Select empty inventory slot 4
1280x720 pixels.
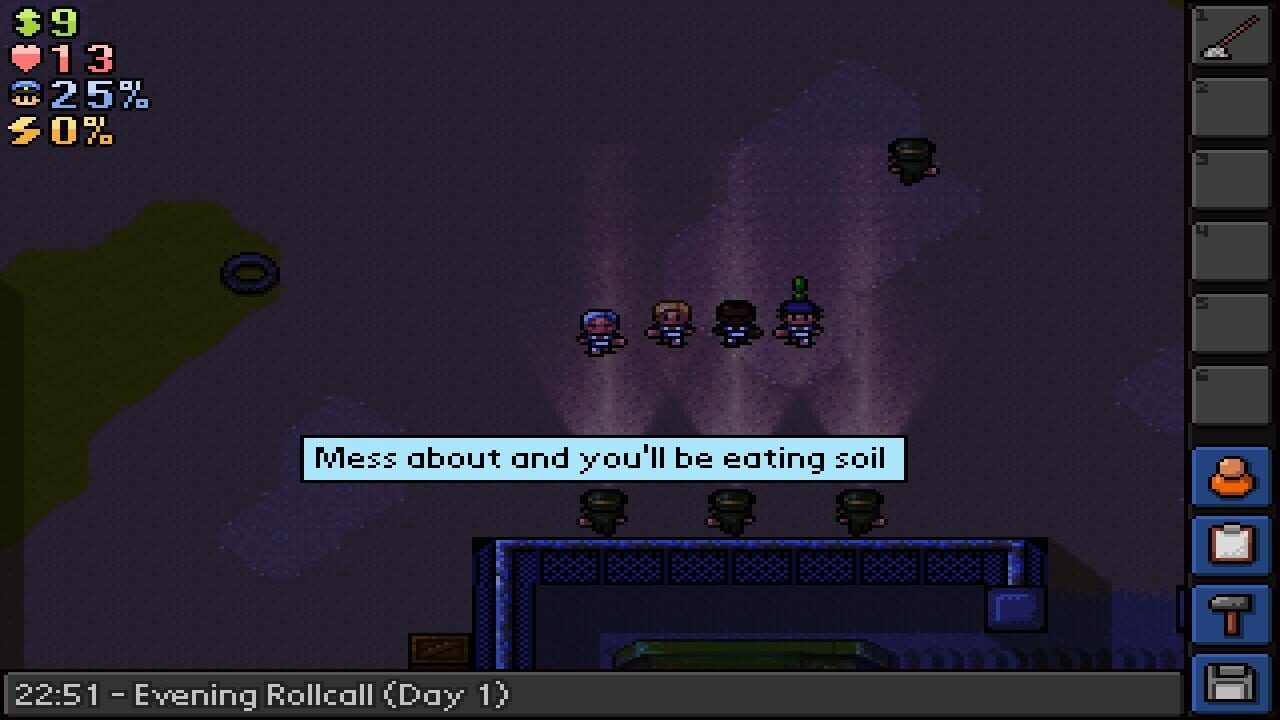(1232, 248)
